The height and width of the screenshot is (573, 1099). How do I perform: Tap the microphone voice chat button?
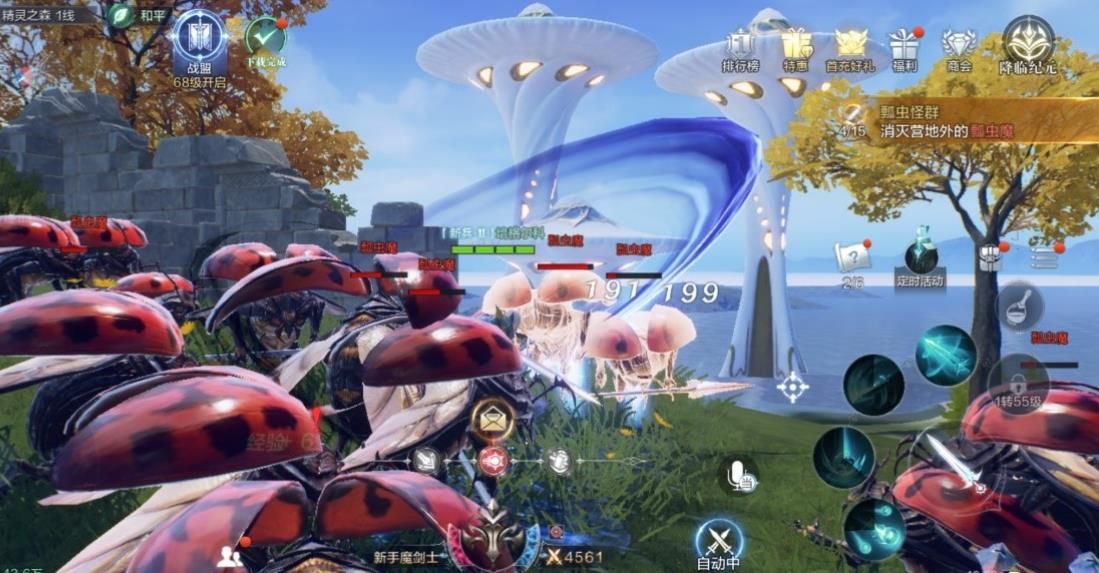741,477
